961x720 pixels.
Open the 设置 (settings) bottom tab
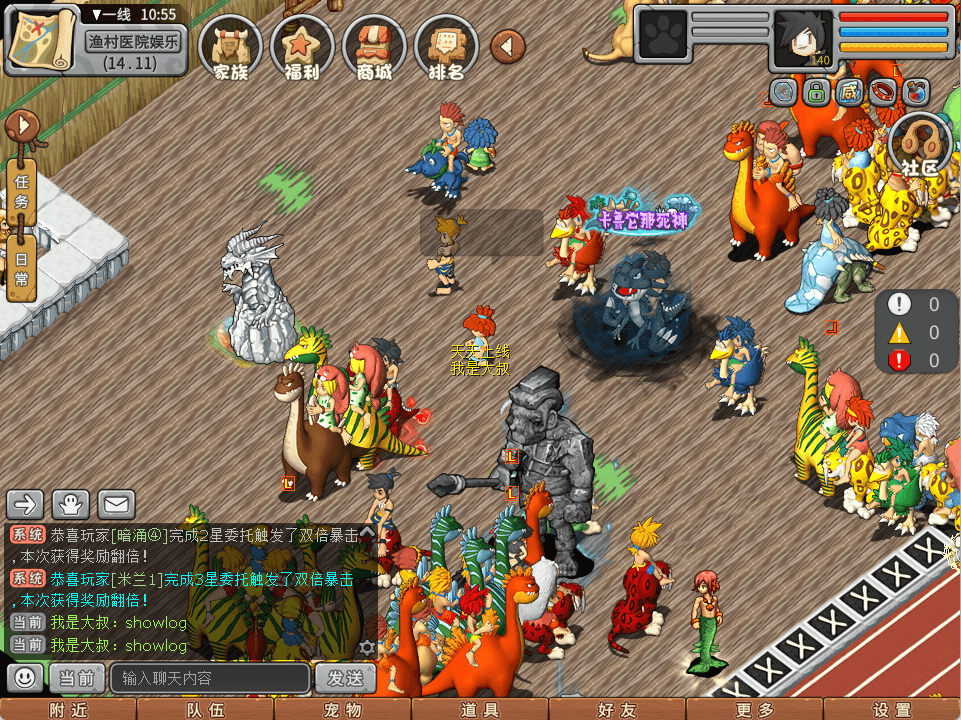(x=892, y=710)
